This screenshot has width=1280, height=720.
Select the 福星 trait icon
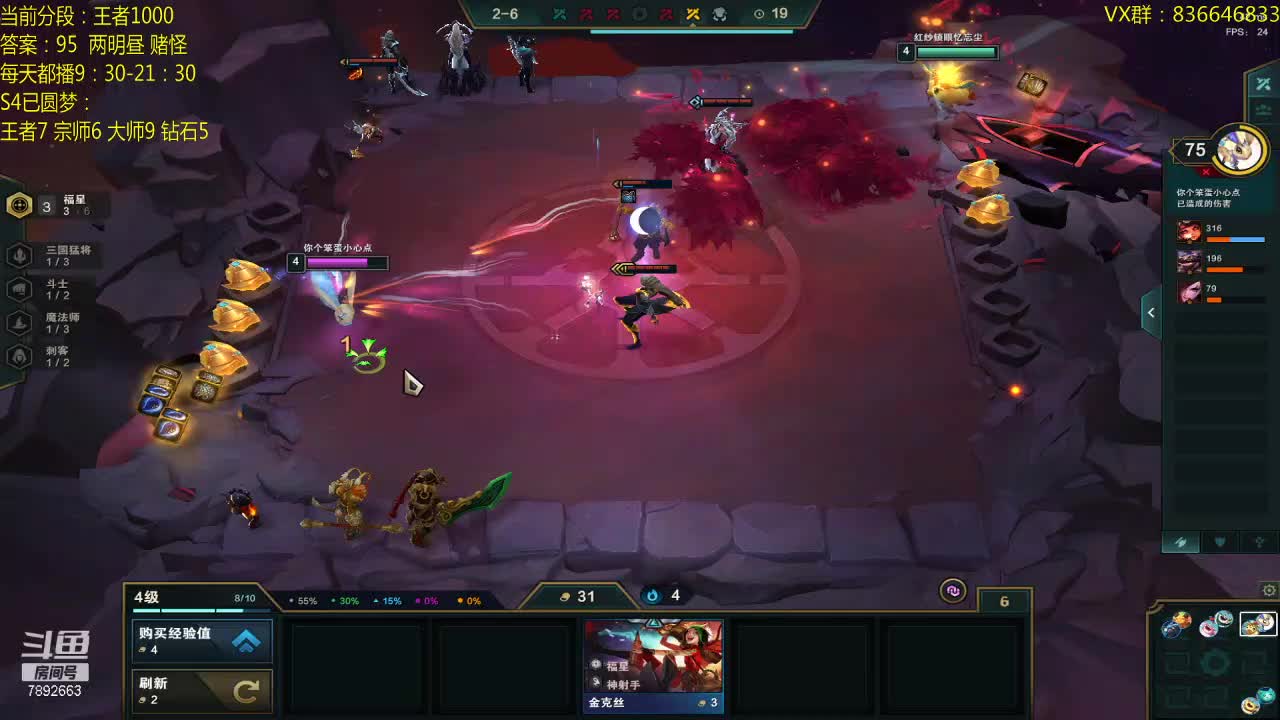[x=19, y=206]
